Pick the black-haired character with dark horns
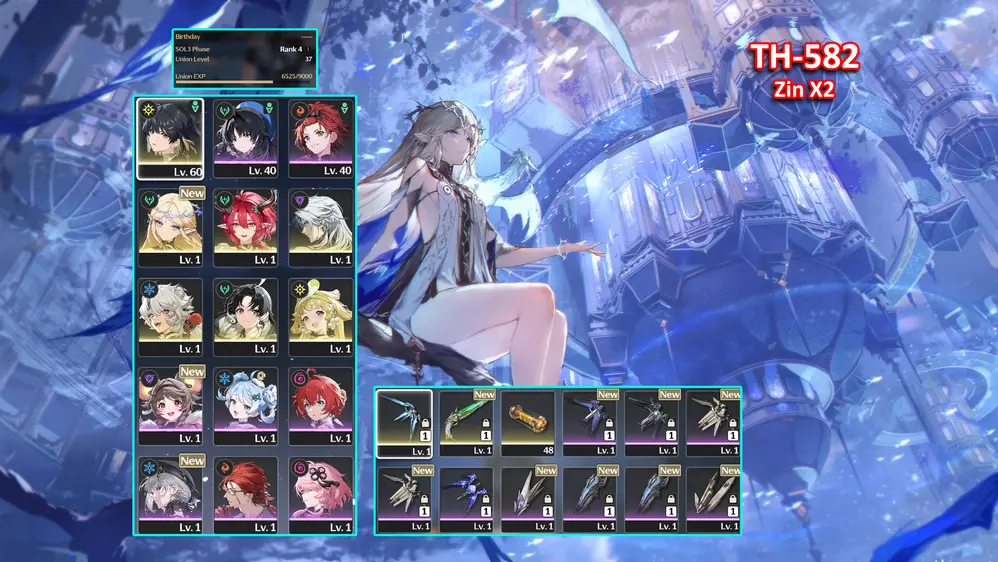This screenshot has width=998, height=562. point(245,316)
